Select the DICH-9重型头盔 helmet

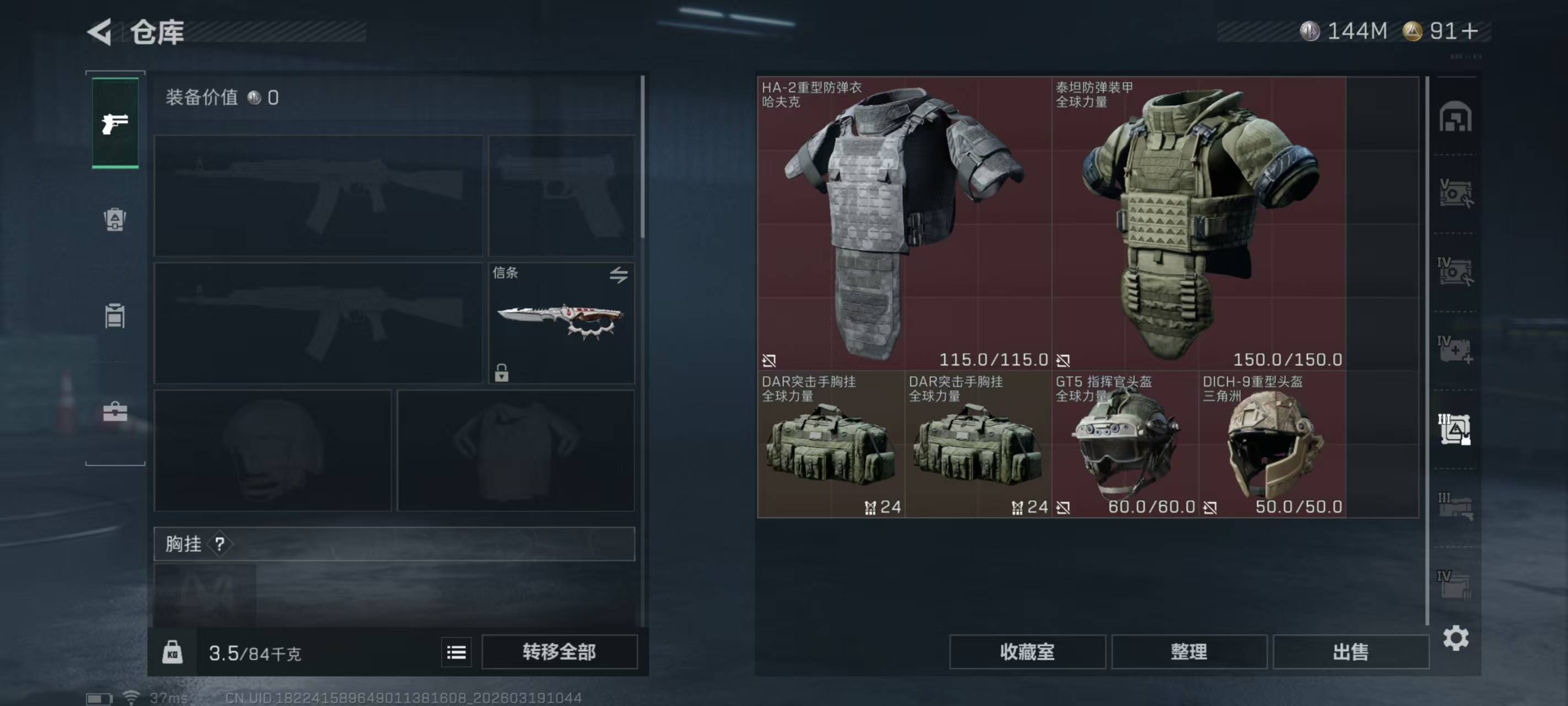click(x=1272, y=445)
